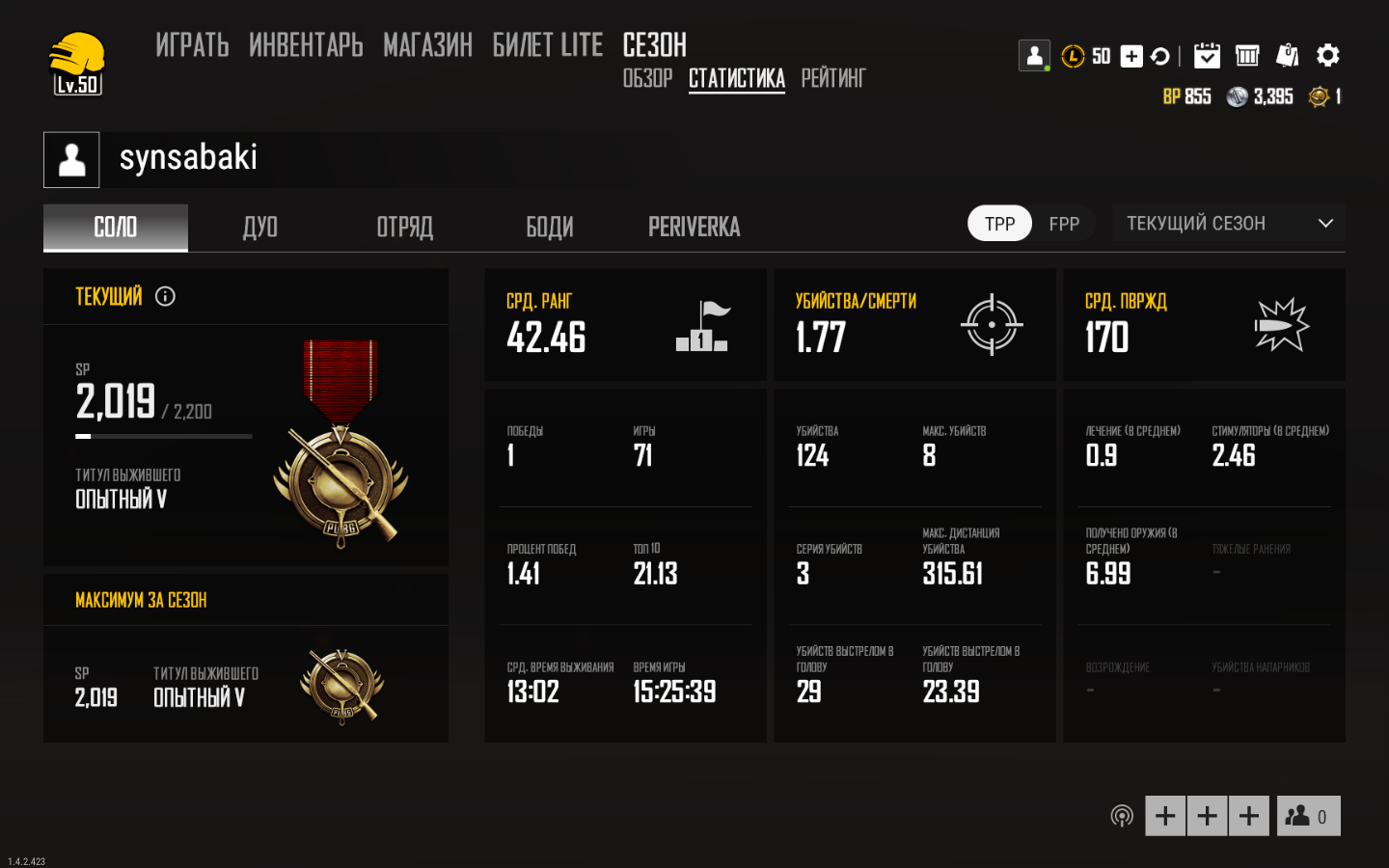
Task: Open the crate inventory icon
Action: 1247,55
